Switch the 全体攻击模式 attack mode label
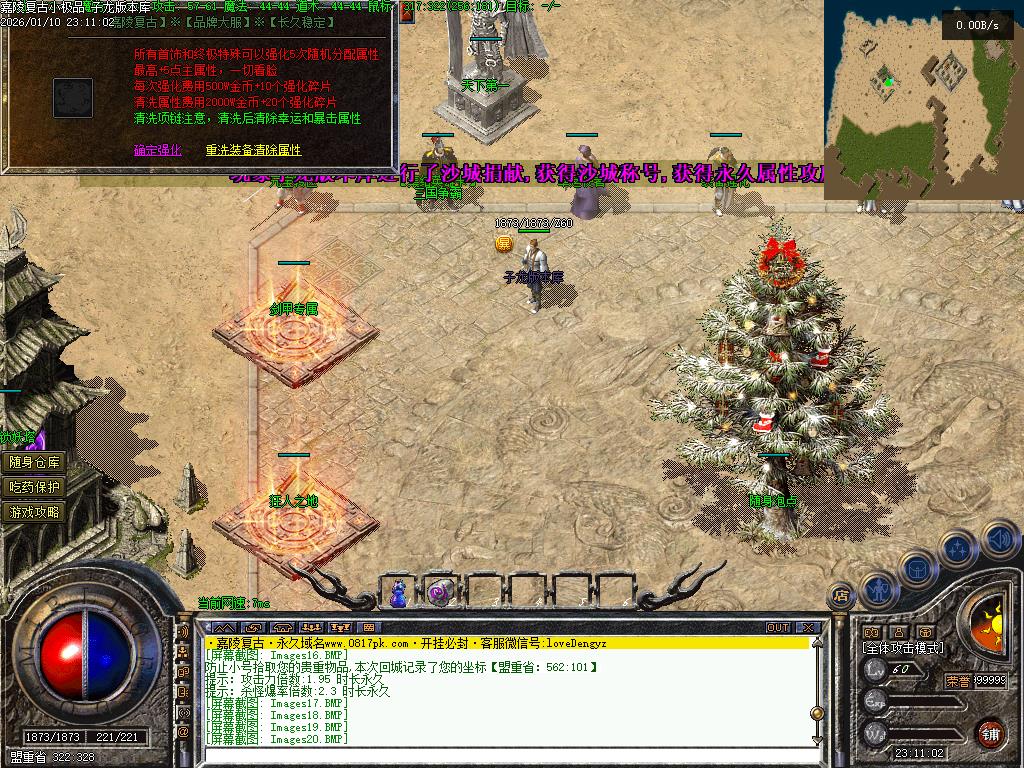 coord(904,648)
